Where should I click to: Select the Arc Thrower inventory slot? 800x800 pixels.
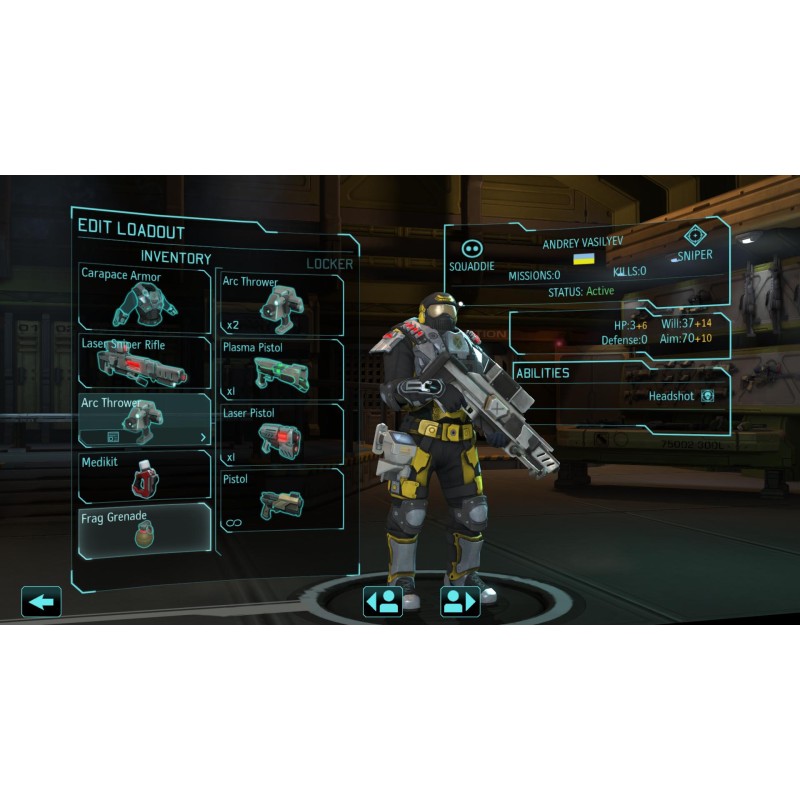[x=145, y=420]
